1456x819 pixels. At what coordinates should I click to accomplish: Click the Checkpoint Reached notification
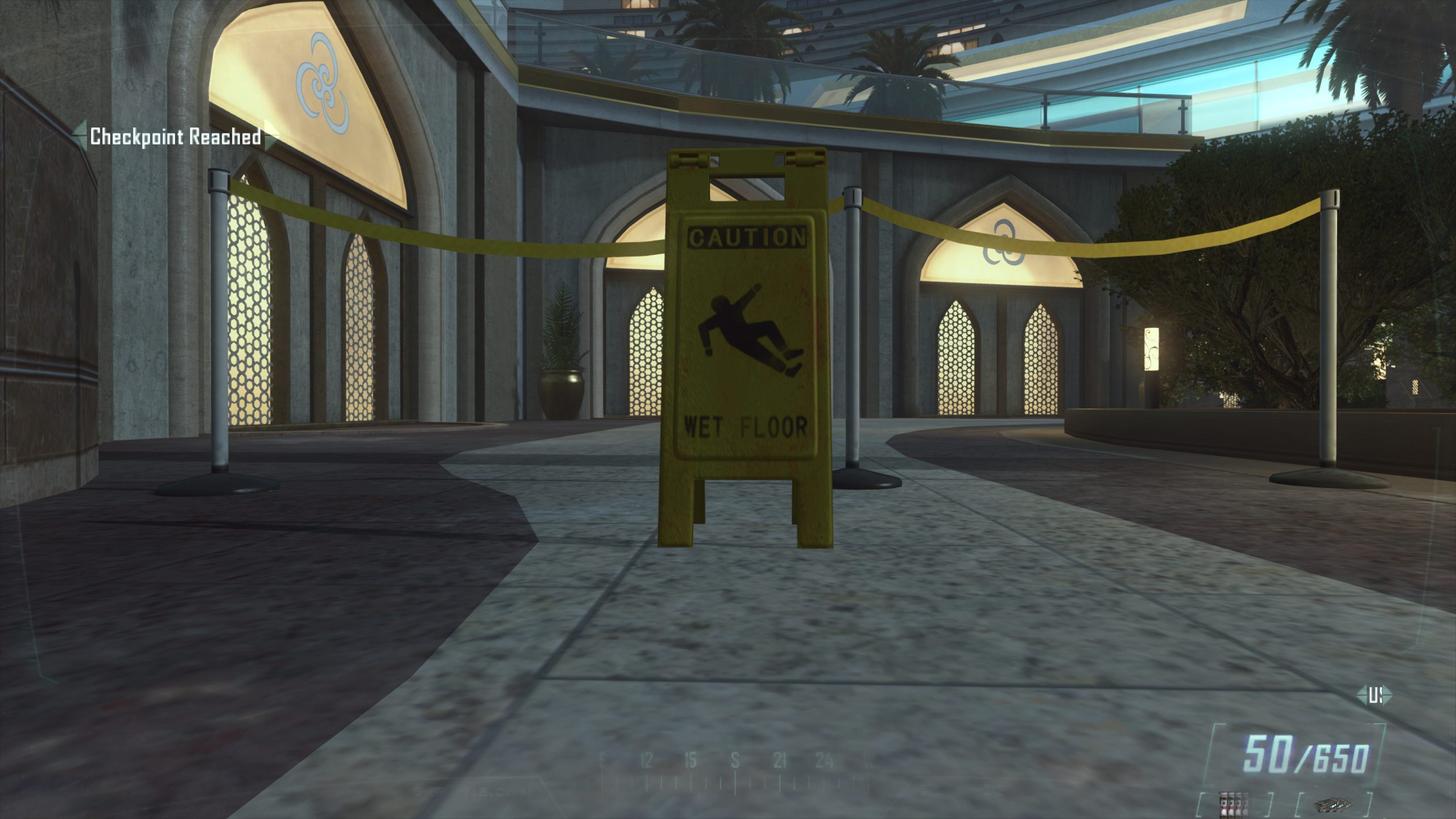176,138
